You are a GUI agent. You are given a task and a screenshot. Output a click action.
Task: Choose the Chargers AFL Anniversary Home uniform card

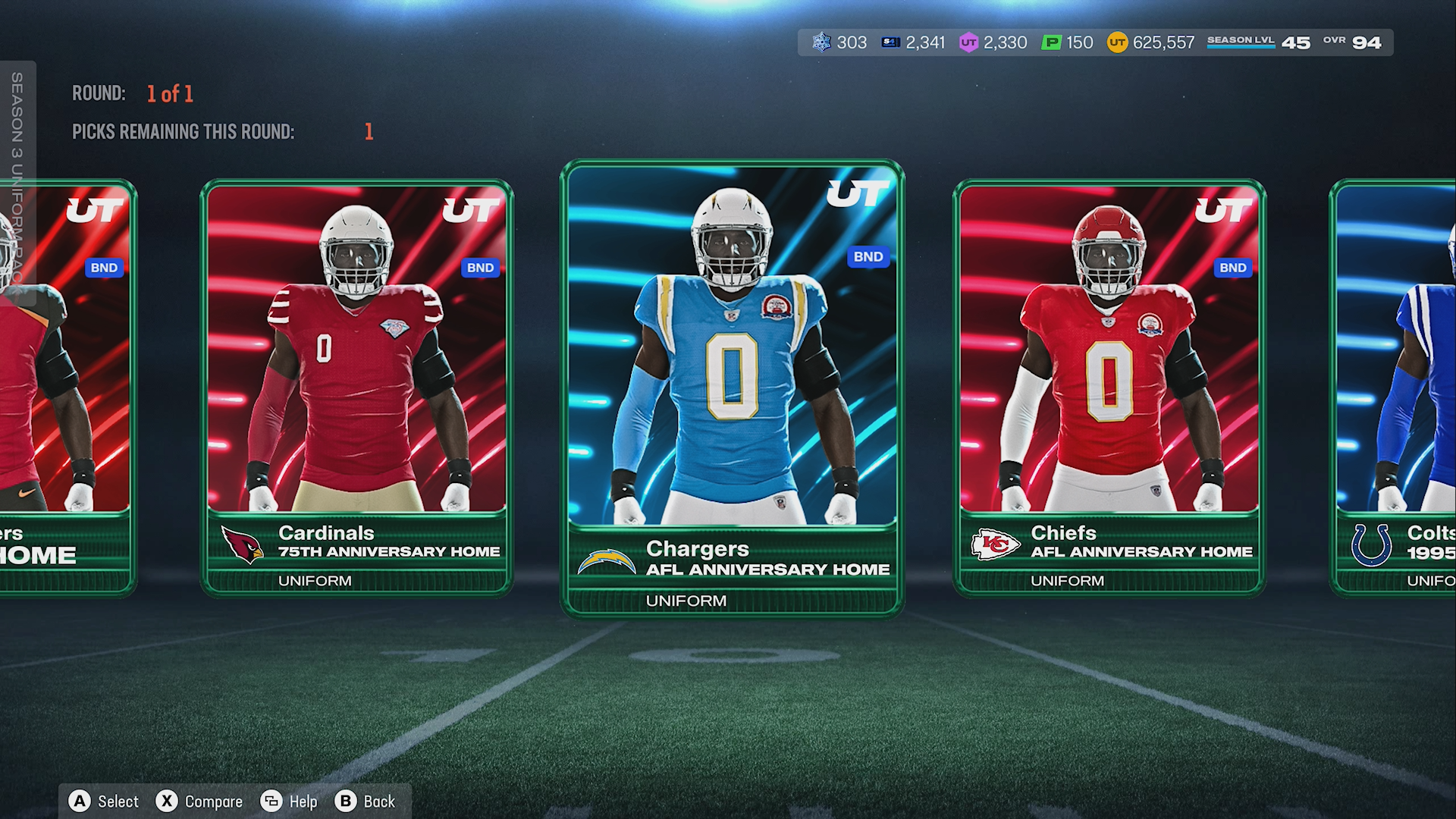(732, 387)
